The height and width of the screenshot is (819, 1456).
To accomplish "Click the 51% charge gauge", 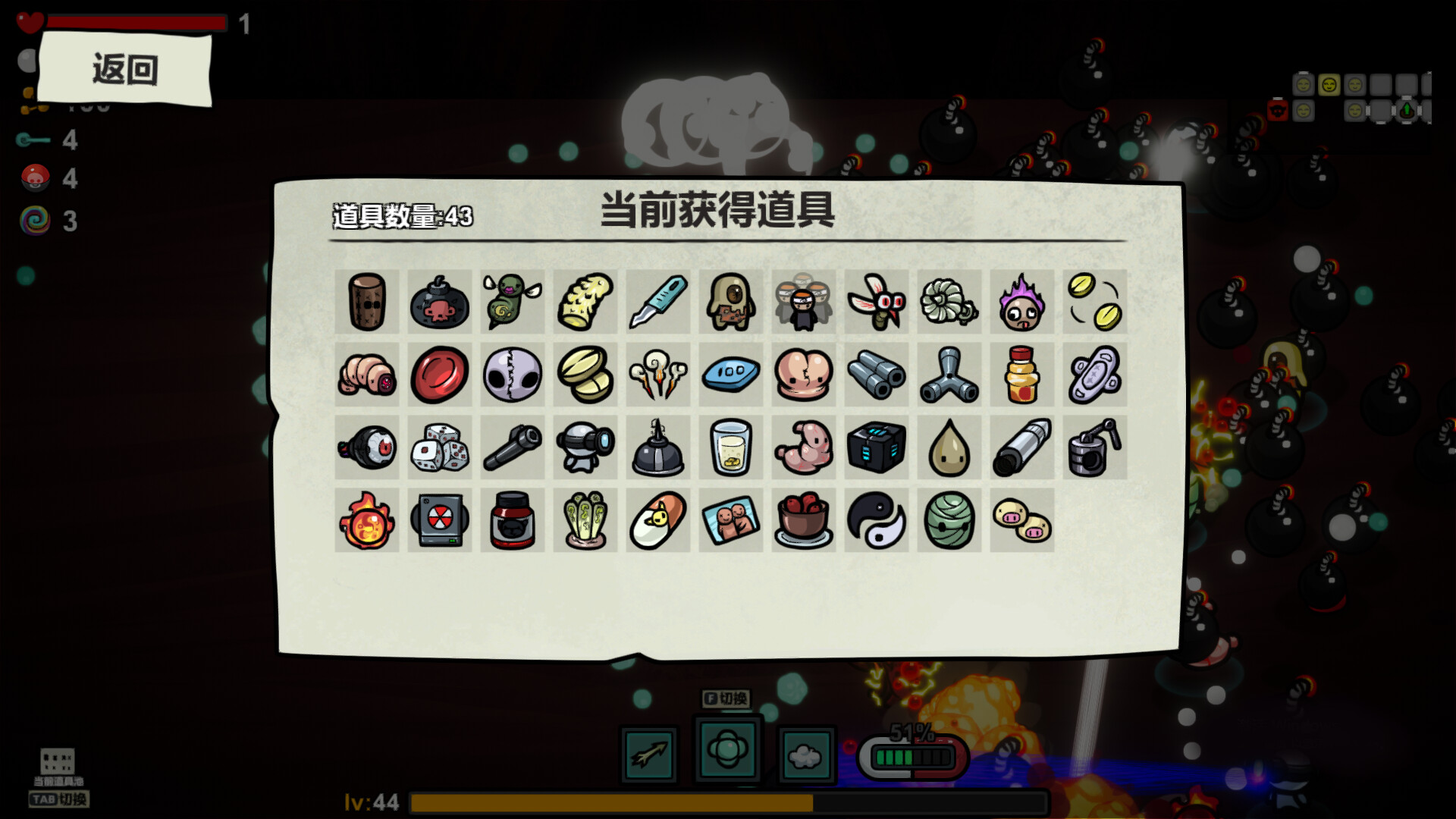I will 914,755.
